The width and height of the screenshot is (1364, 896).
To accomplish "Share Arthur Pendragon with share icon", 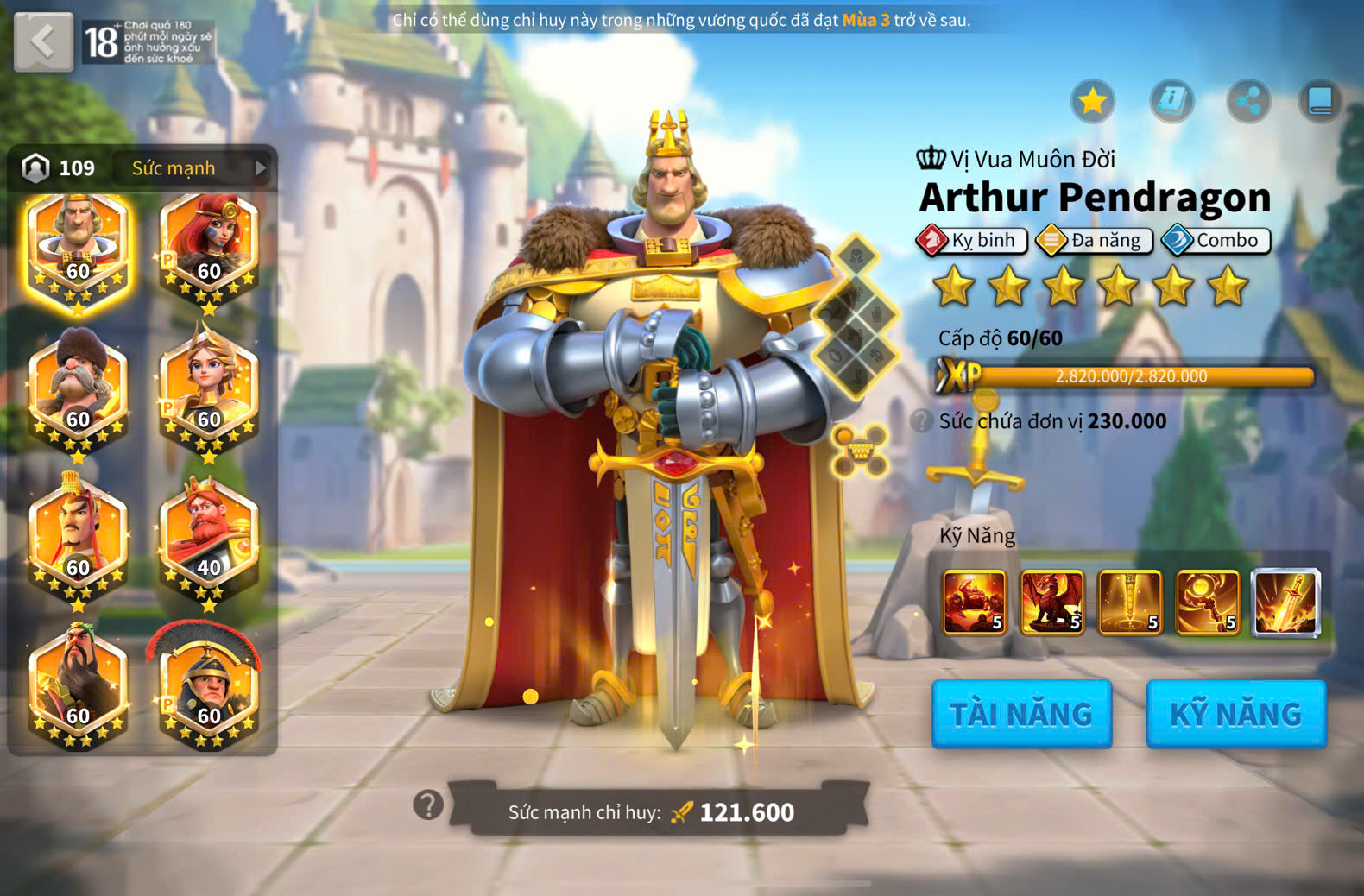I will click(x=1248, y=102).
